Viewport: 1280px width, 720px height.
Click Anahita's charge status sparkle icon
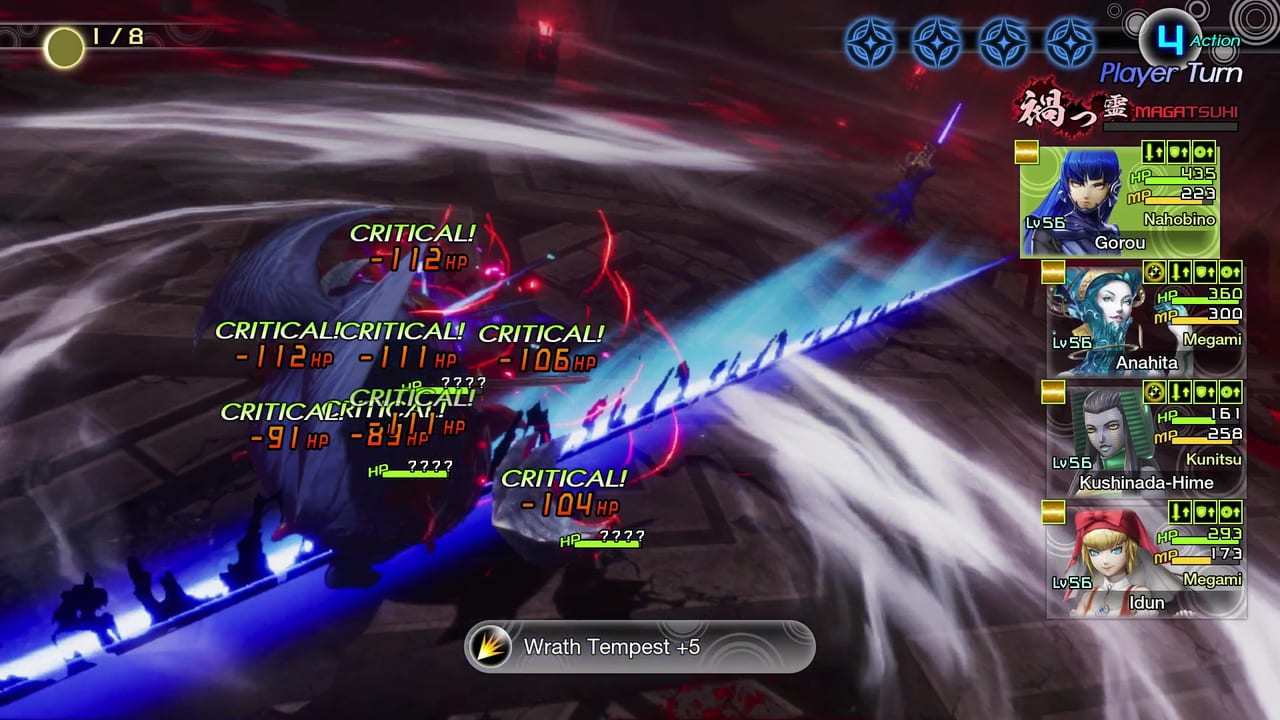click(1153, 271)
